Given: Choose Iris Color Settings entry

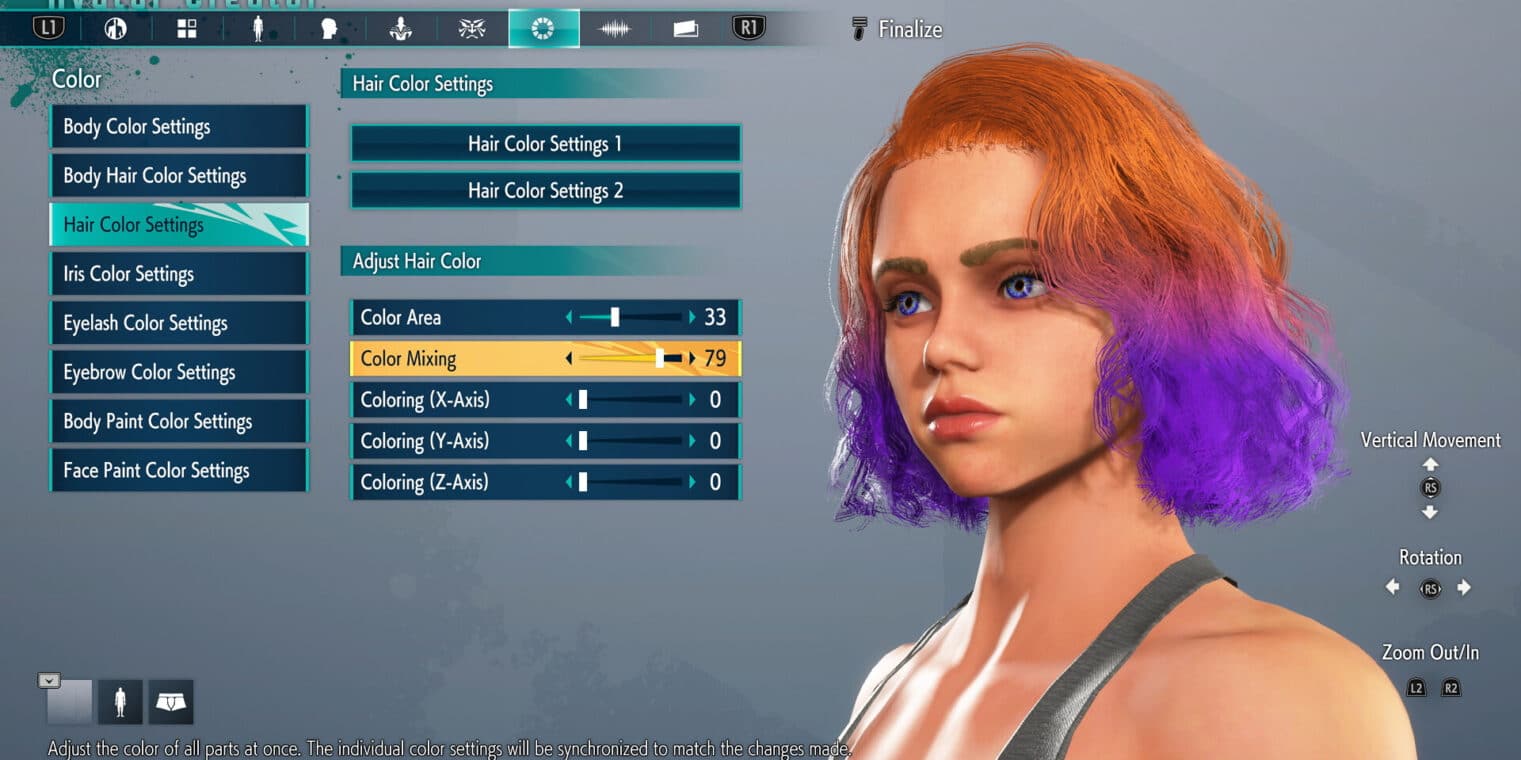Looking at the screenshot, I should pyautogui.click(x=179, y=274).
